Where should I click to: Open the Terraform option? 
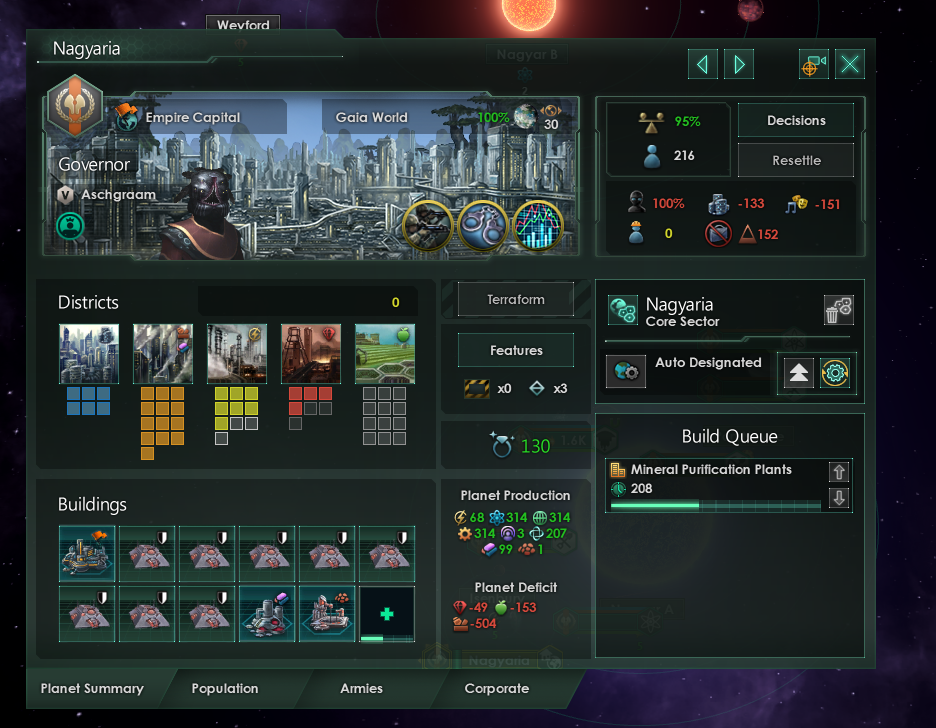[x=516, y=299]
